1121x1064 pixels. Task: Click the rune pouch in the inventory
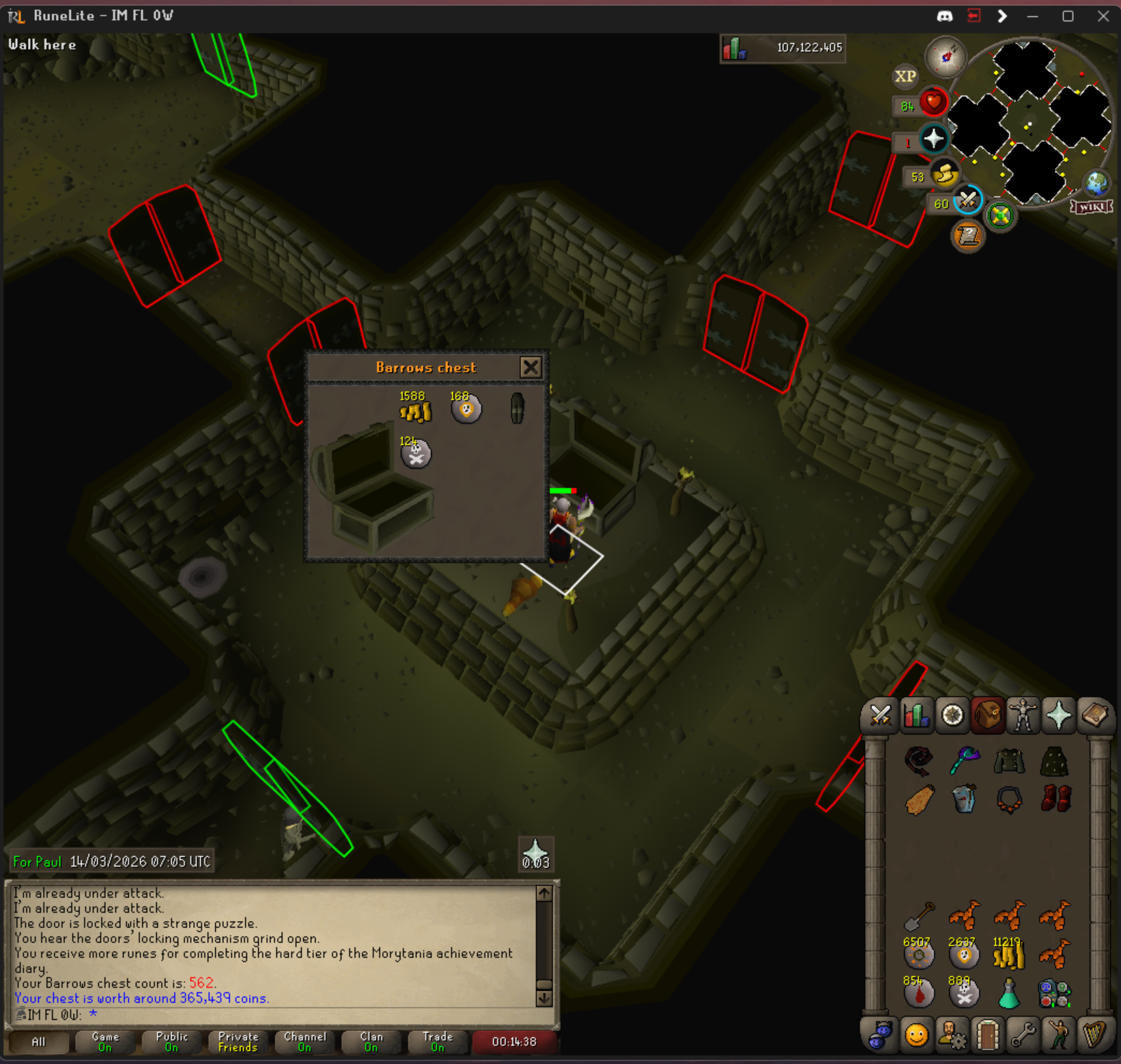[1054, 994]
